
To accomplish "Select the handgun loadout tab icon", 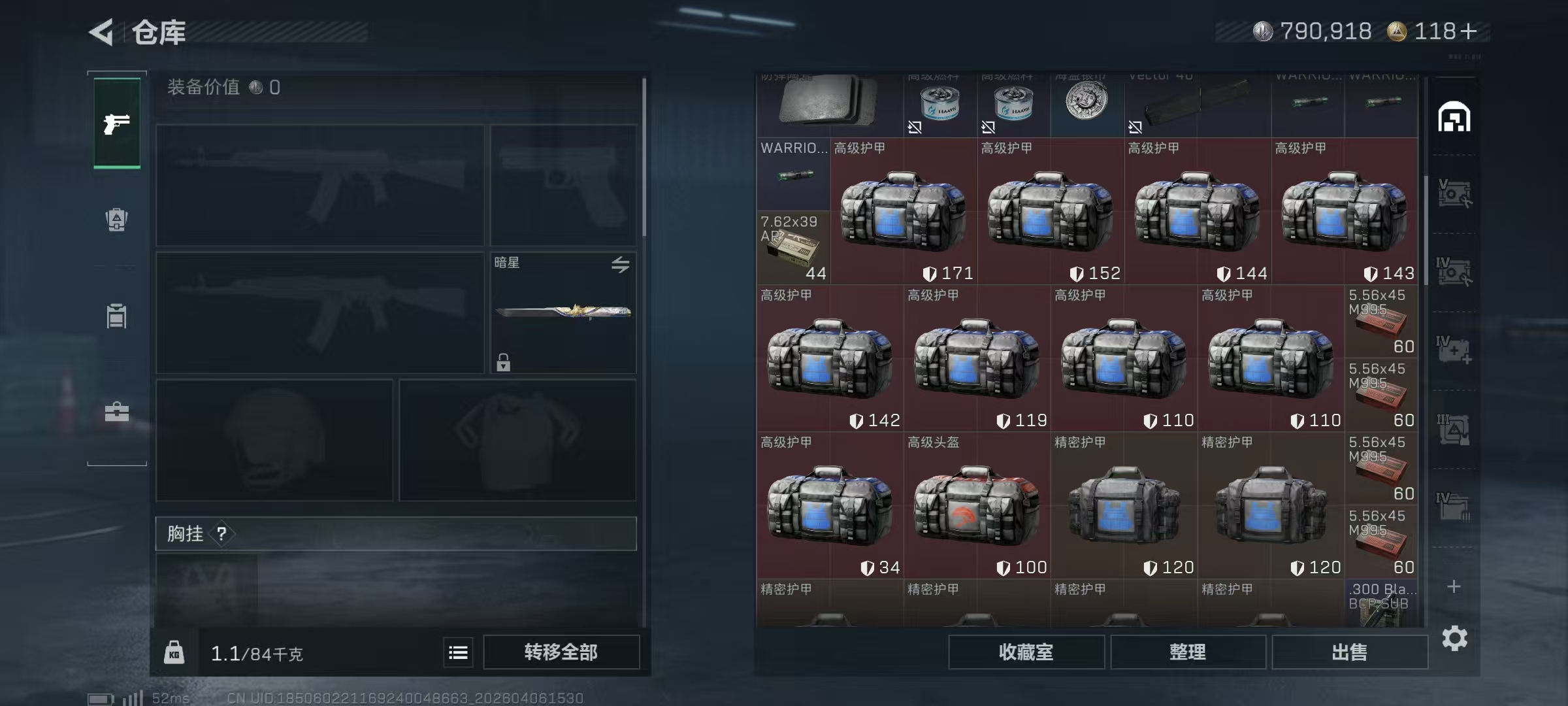I will tap(116, 124).
